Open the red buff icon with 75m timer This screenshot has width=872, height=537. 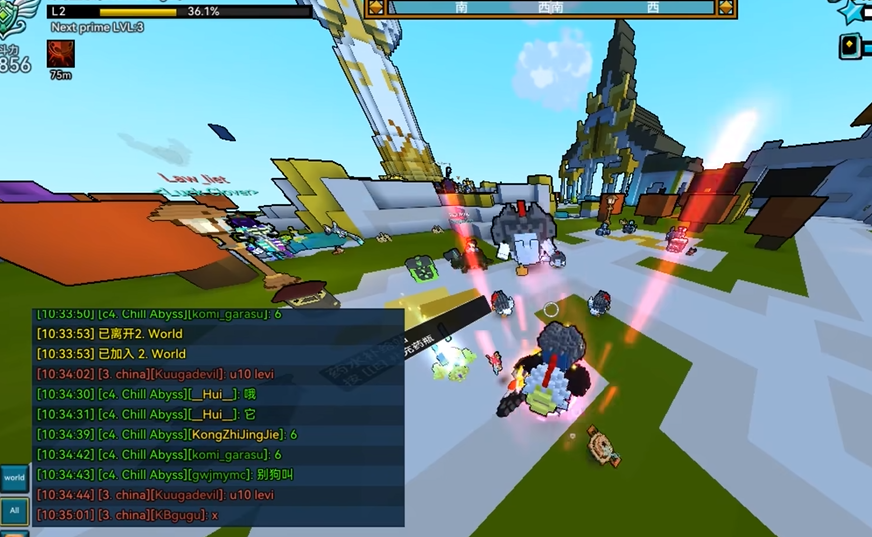coord(61,53)
